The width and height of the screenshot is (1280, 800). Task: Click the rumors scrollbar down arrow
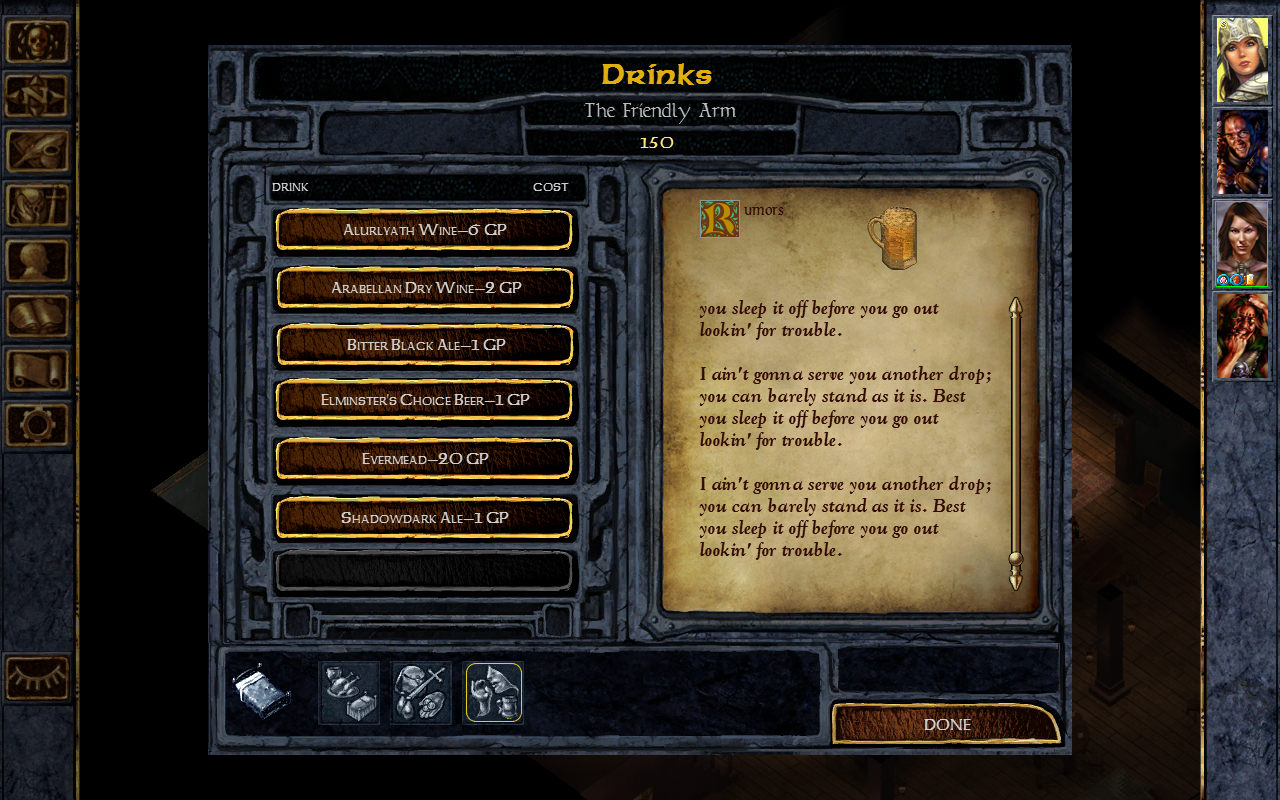point(1016,580)
